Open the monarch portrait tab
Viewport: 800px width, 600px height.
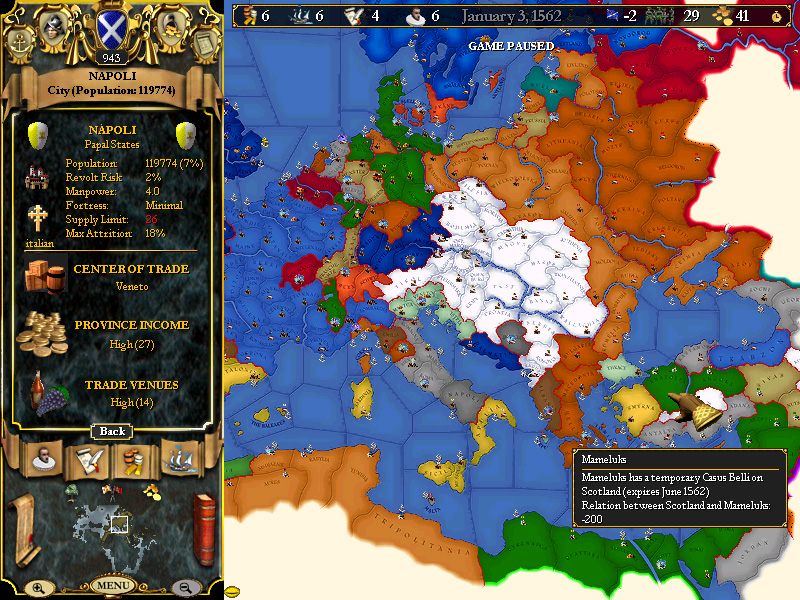click(x=42, y=461)
